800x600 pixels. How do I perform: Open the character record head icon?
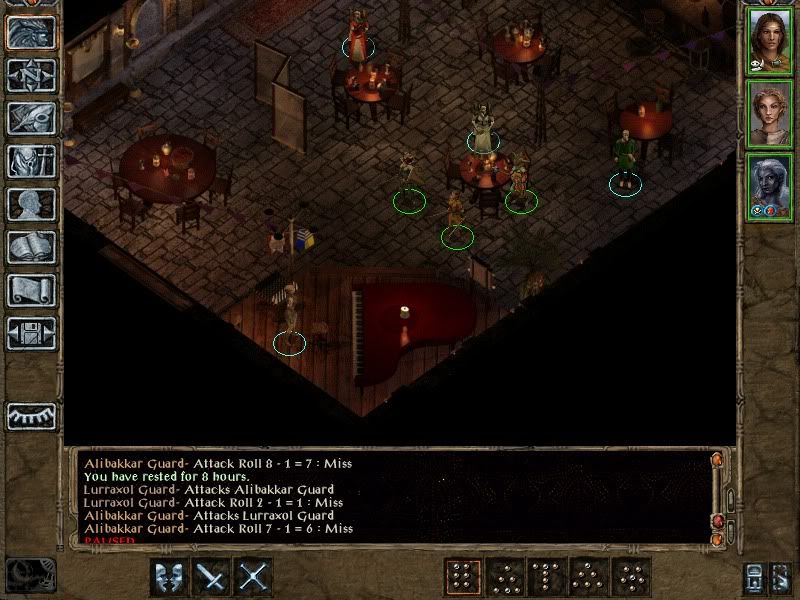coord(31,204)
